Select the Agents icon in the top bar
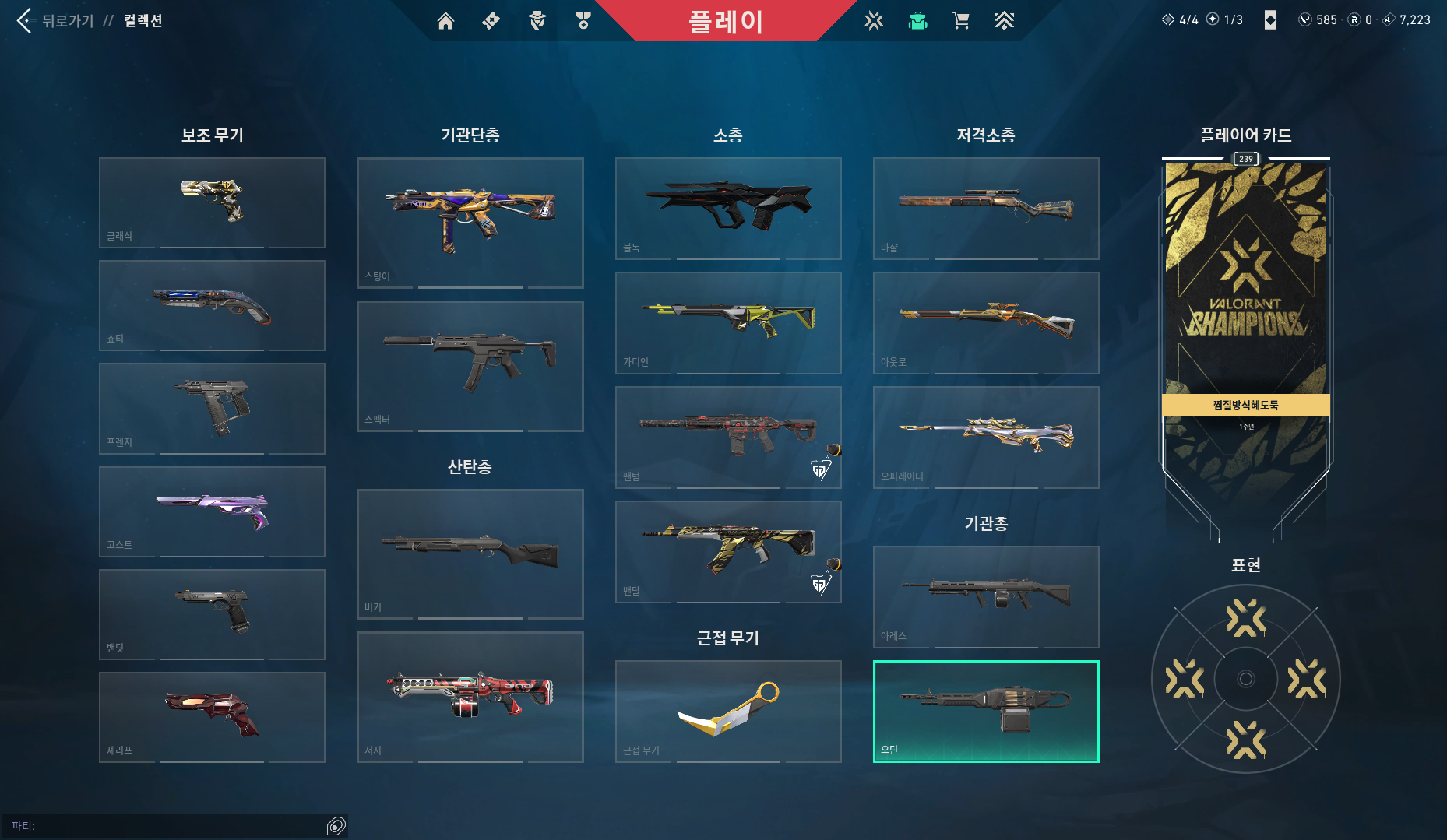 pyautogui.click(x=536, y=21)
